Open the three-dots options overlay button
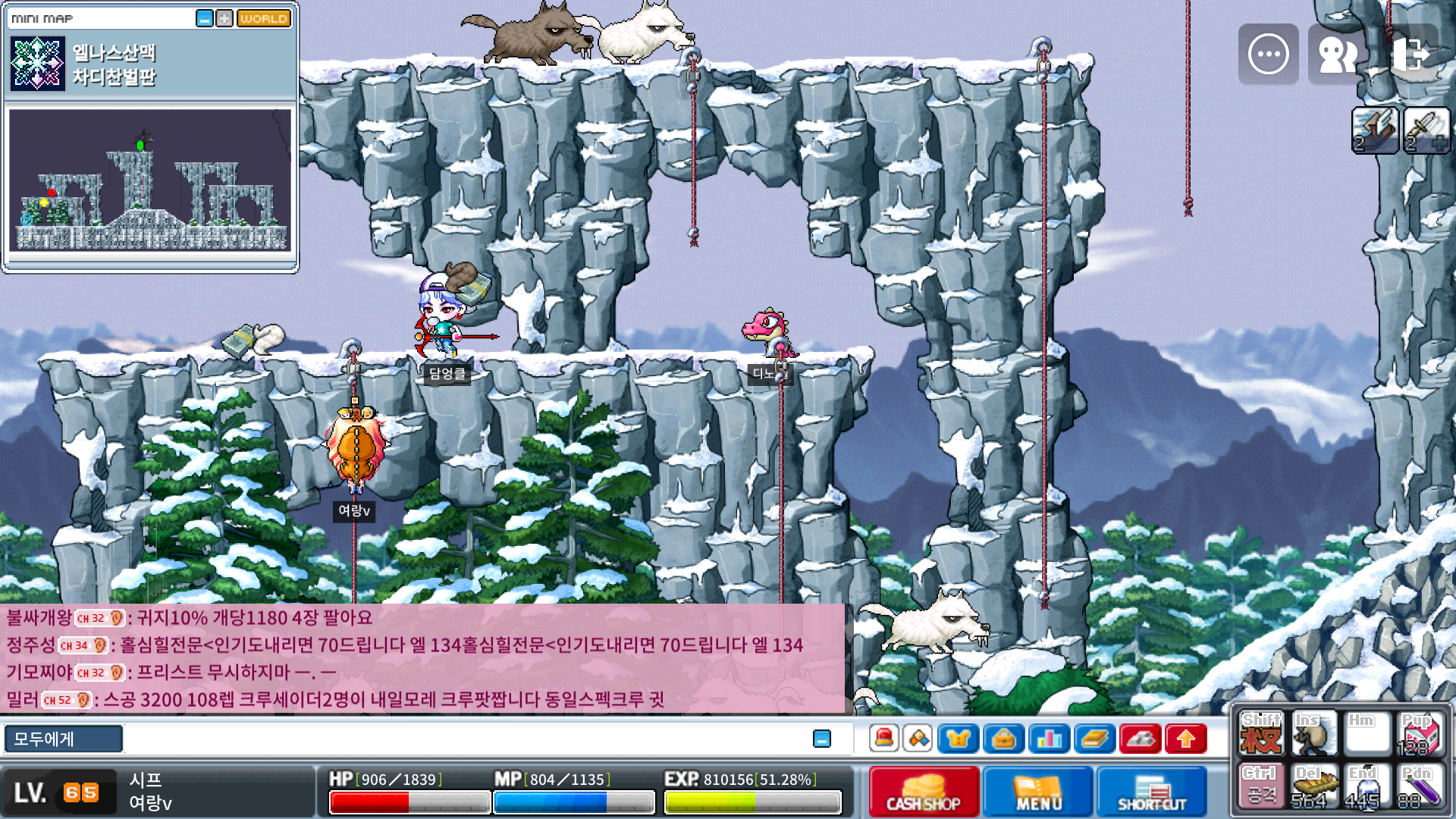1456x819 pixels. click(1268, 54)
